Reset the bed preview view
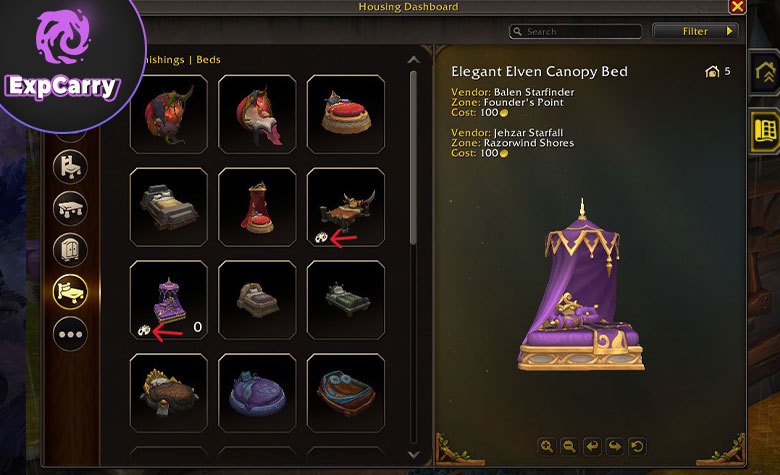 637,446
